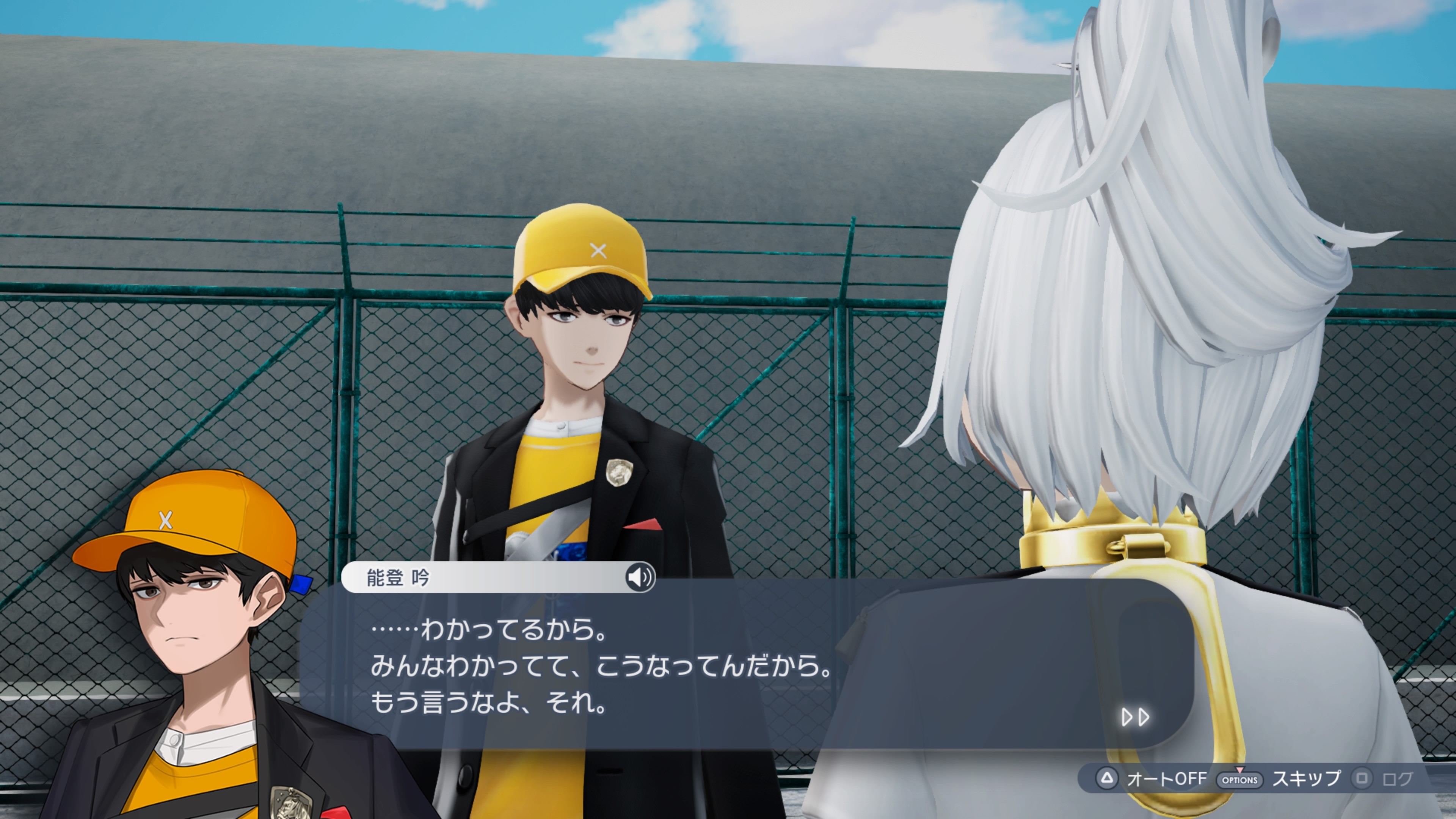The height and width of the screenshot is (819, 1456).
Task: Click the white-haired character in the foreground
Action: (x=1159, y=339)
